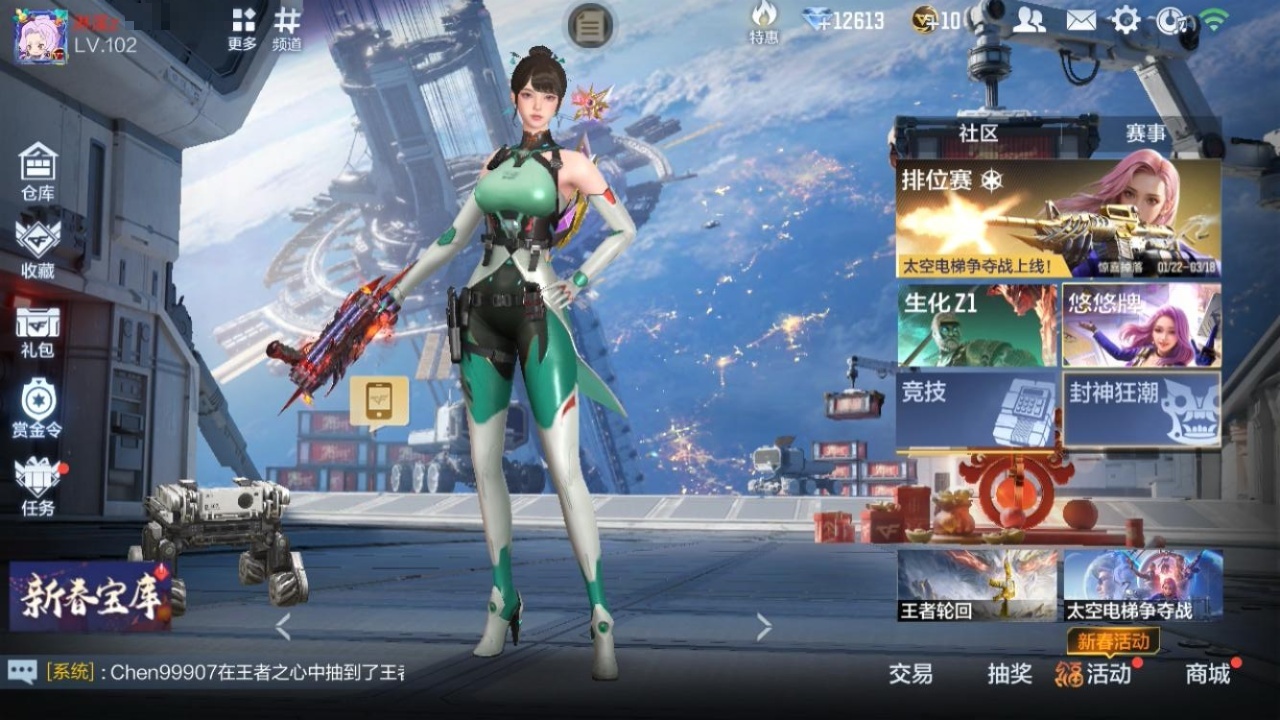Select the 排位赛 ranked match mode
This screenshot has height=720, width=1280.
tap(1058, 219)
